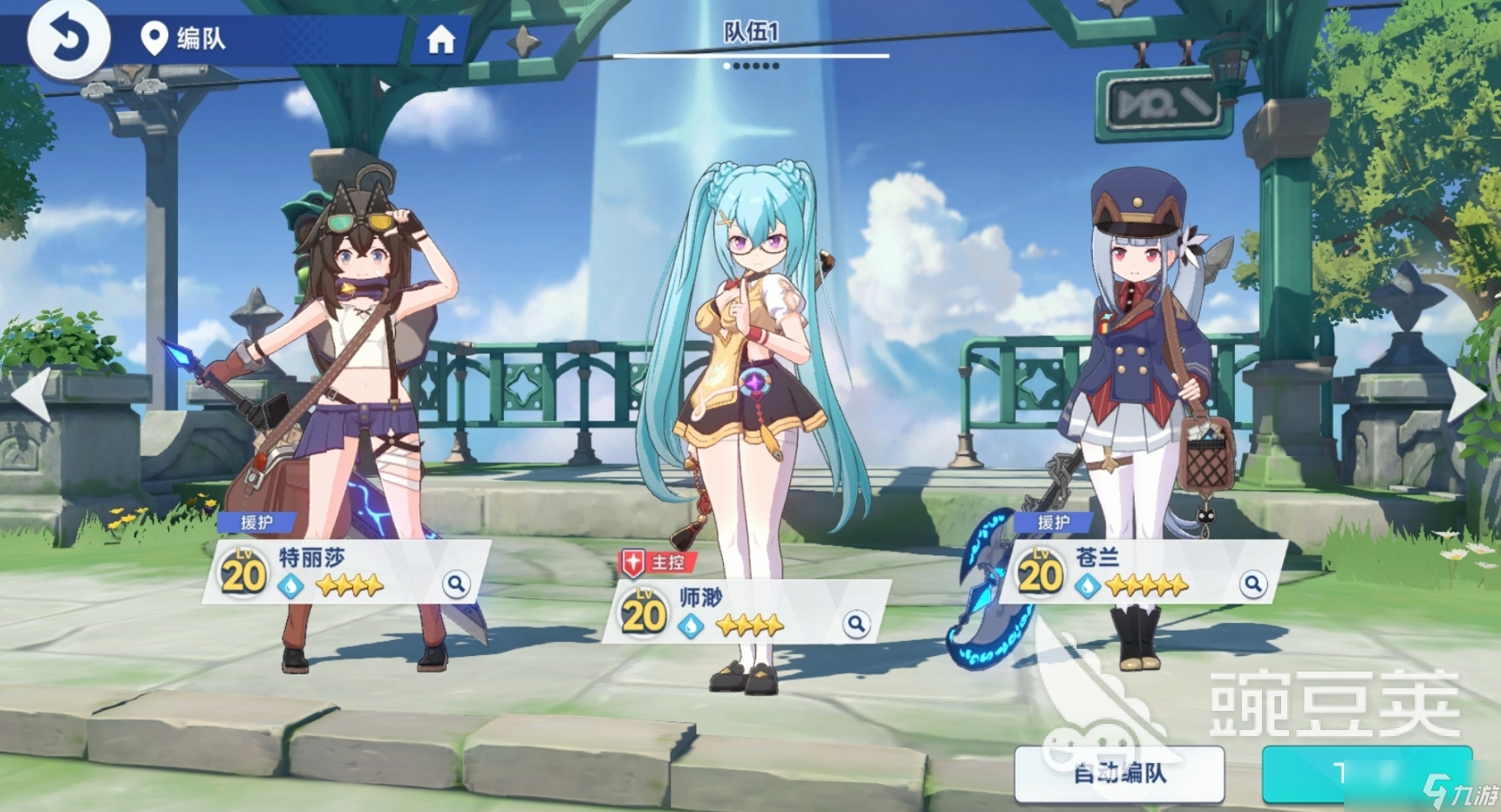Return to the home screen via house icon
Image resolution: width=1501 pixels, height=812 pixels.
click(x=440, y=39)
